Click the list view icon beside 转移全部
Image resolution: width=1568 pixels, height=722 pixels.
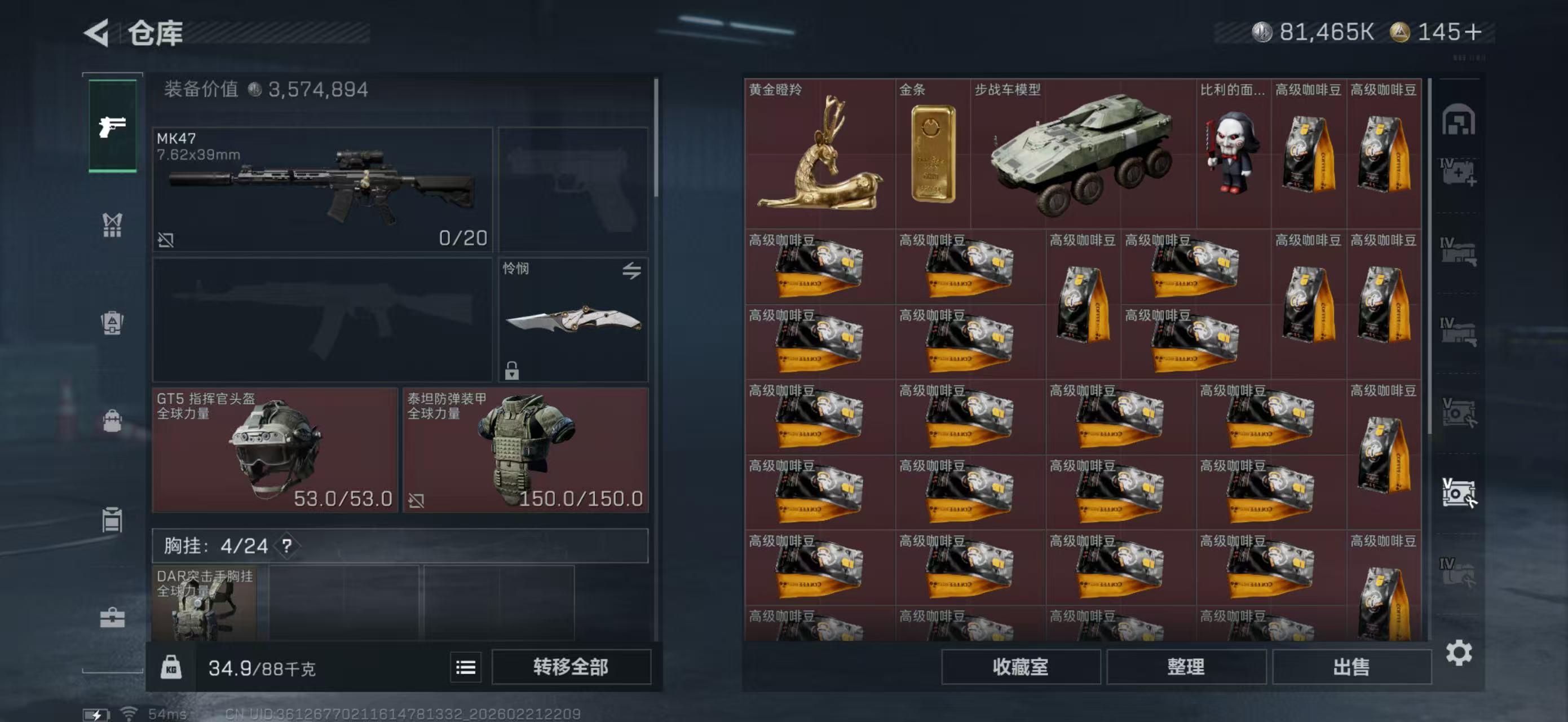(x=465, y=667)
